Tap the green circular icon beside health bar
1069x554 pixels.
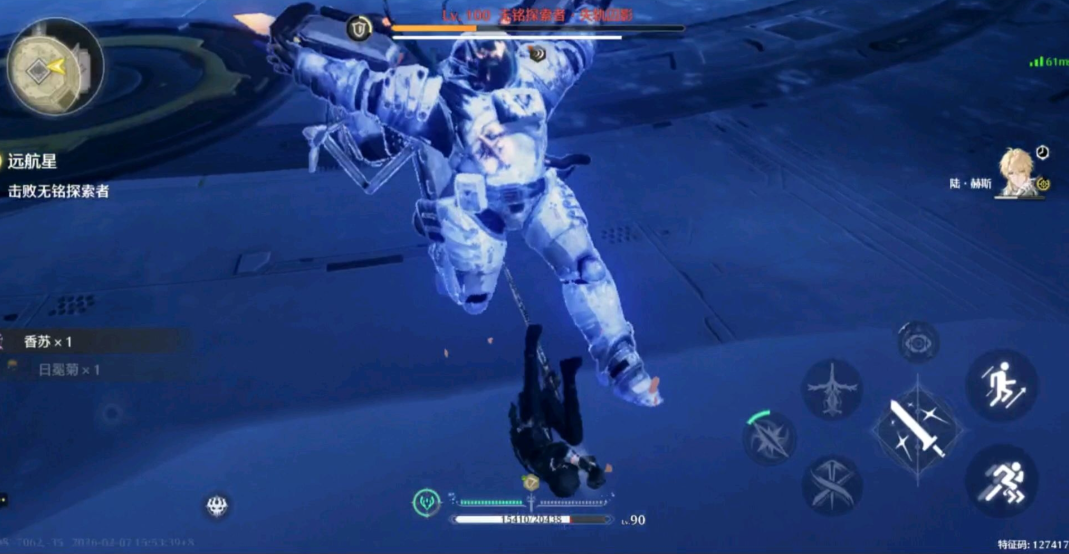427,502
